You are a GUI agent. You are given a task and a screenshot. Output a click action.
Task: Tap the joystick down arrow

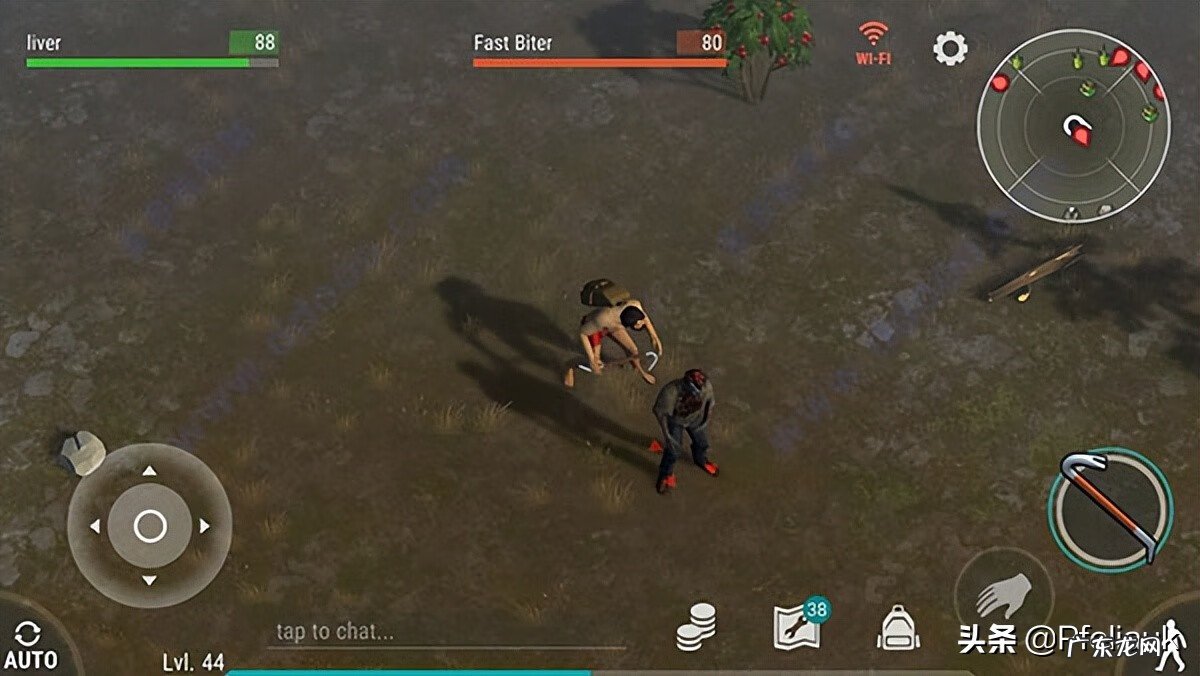click(149, 580)
